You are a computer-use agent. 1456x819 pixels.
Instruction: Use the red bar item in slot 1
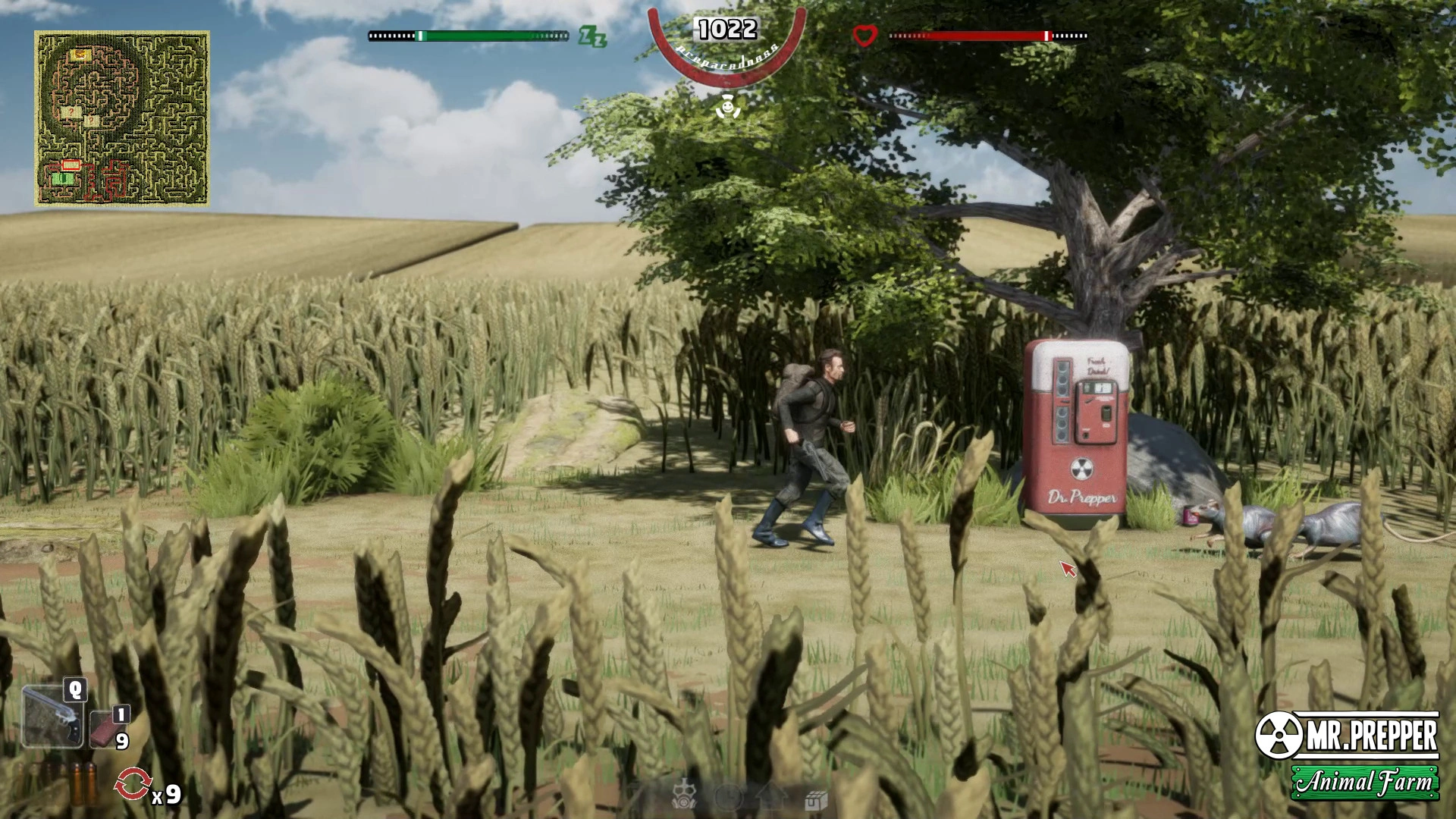click(106, 730)
